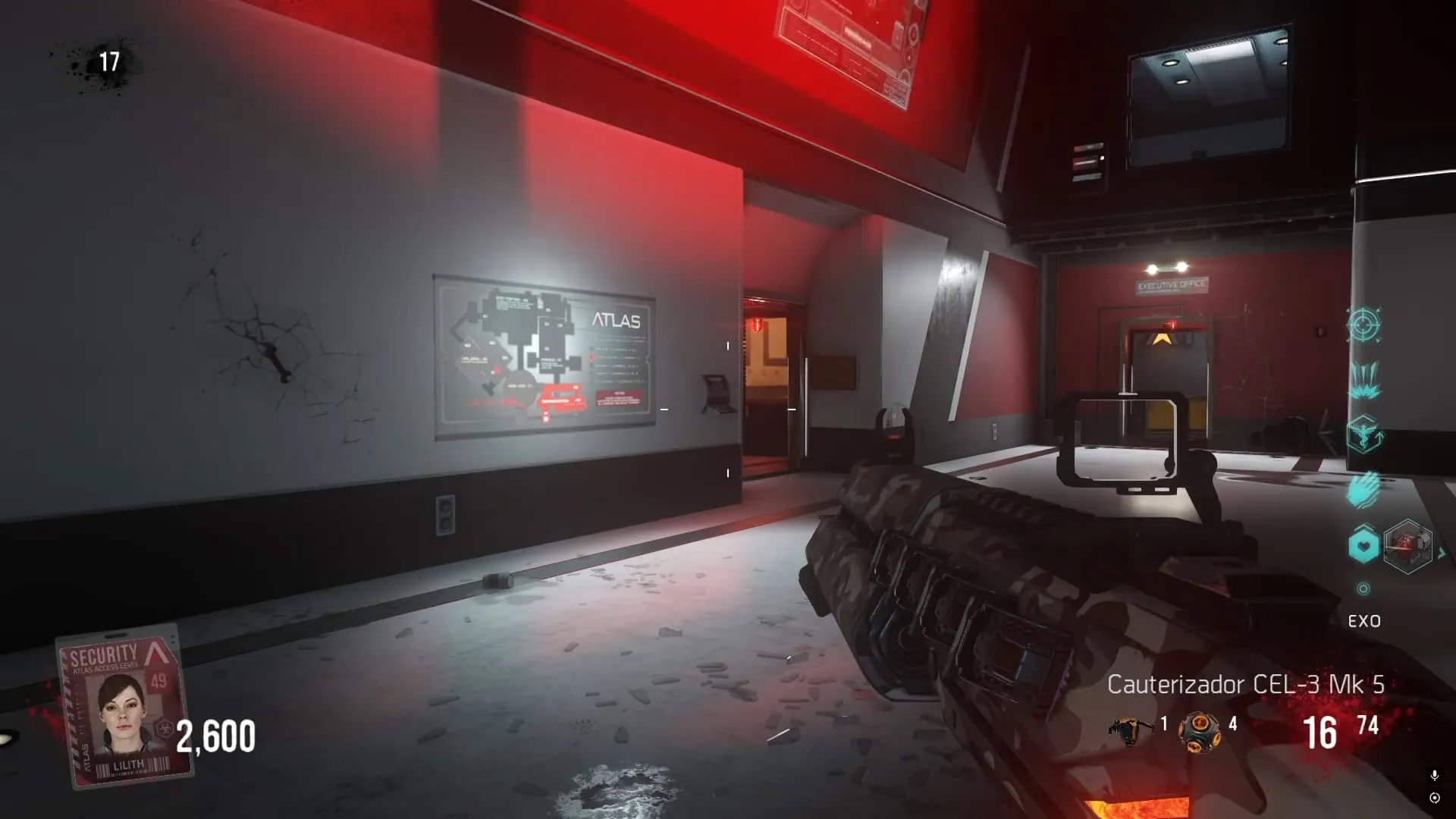Select the heart hexagon exo health icon
The image size is (1456, 819).
[x=1363, y=545]
